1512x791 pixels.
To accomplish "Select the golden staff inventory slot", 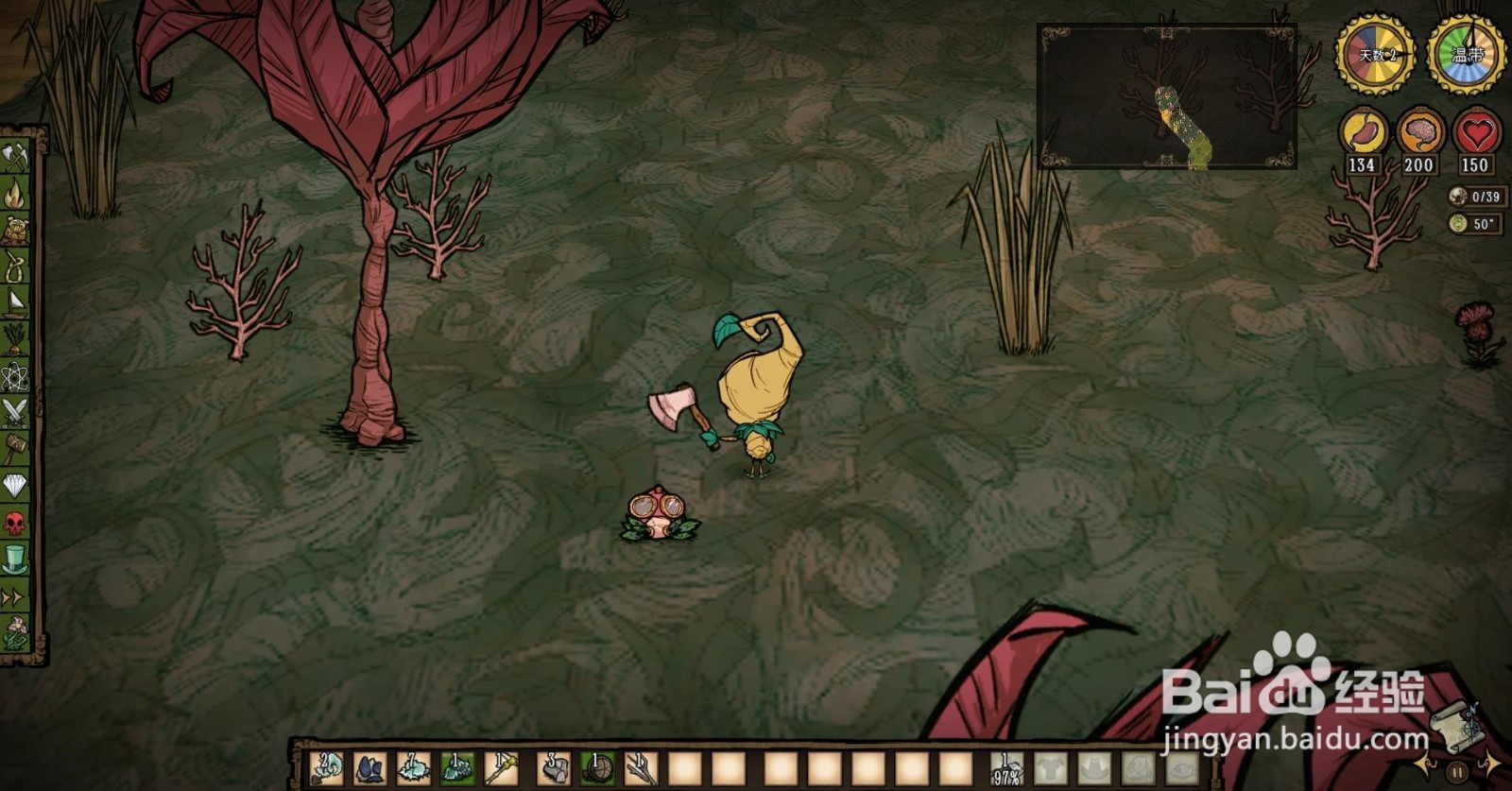I will coord(503,768).
